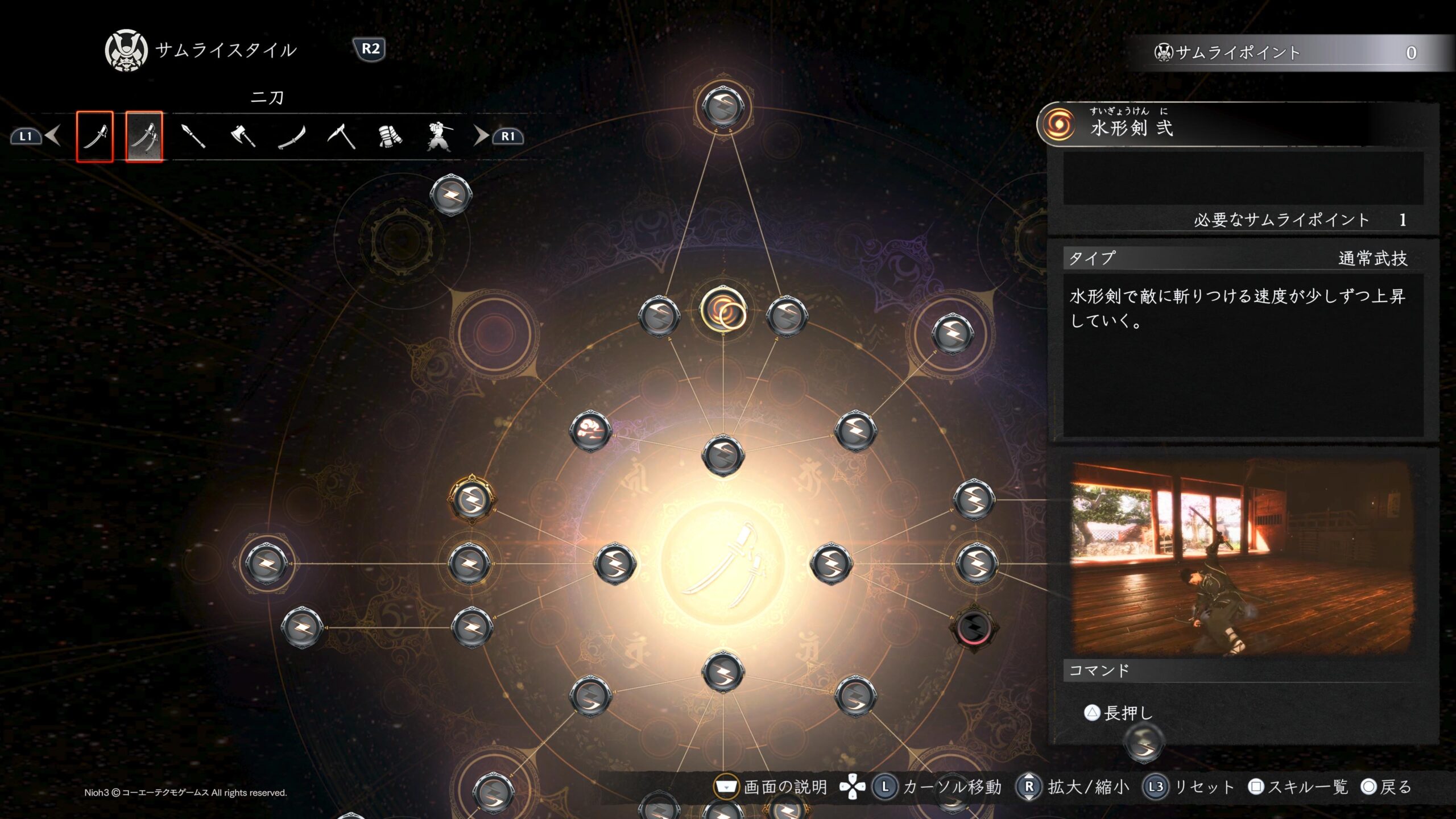Choose the long curved odachi tab
This screenshot has width=1456, height=819.
click(292, 136)
